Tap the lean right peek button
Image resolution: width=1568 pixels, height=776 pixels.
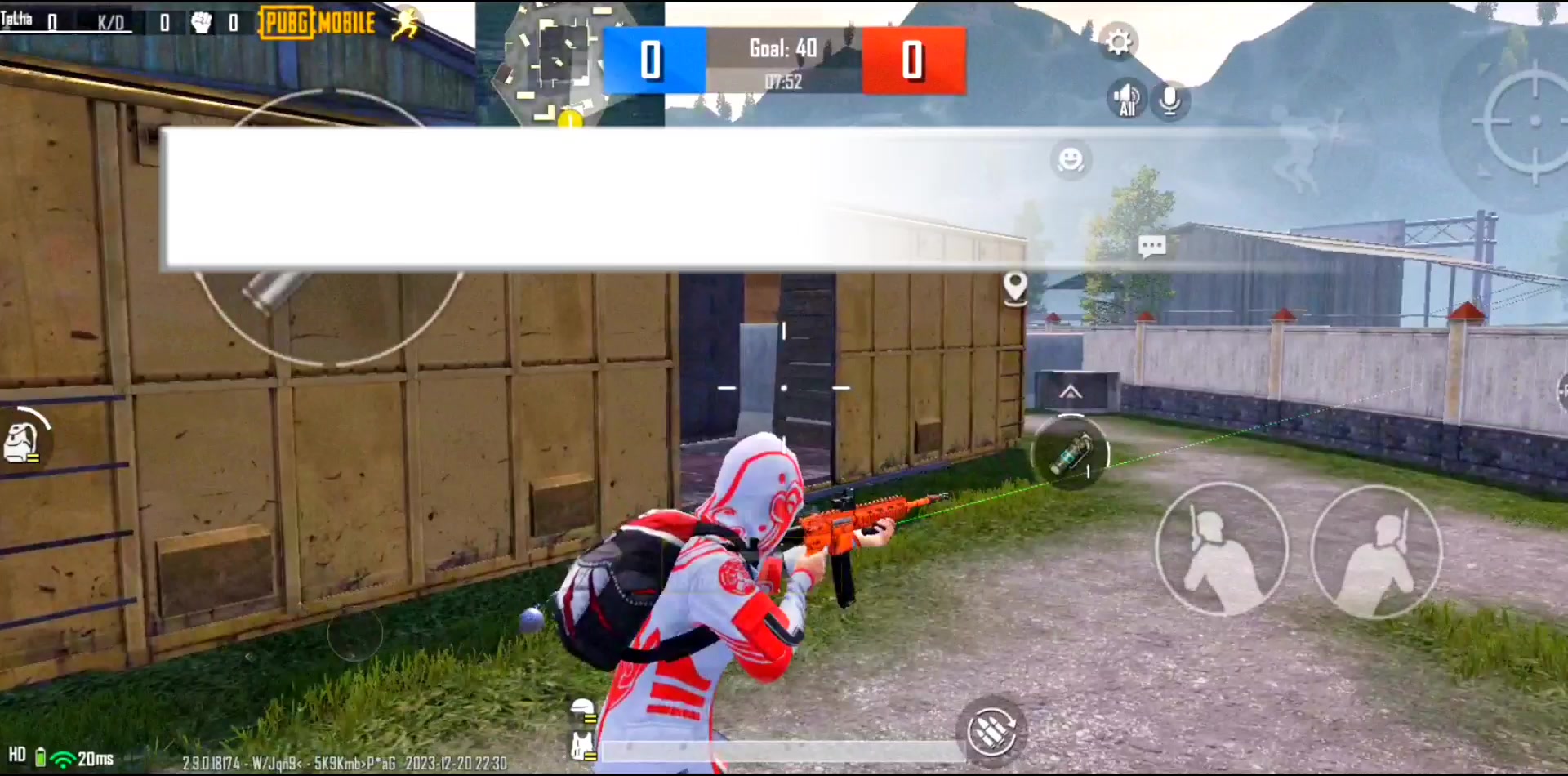pyautogui.click(x=1376, y=551)
